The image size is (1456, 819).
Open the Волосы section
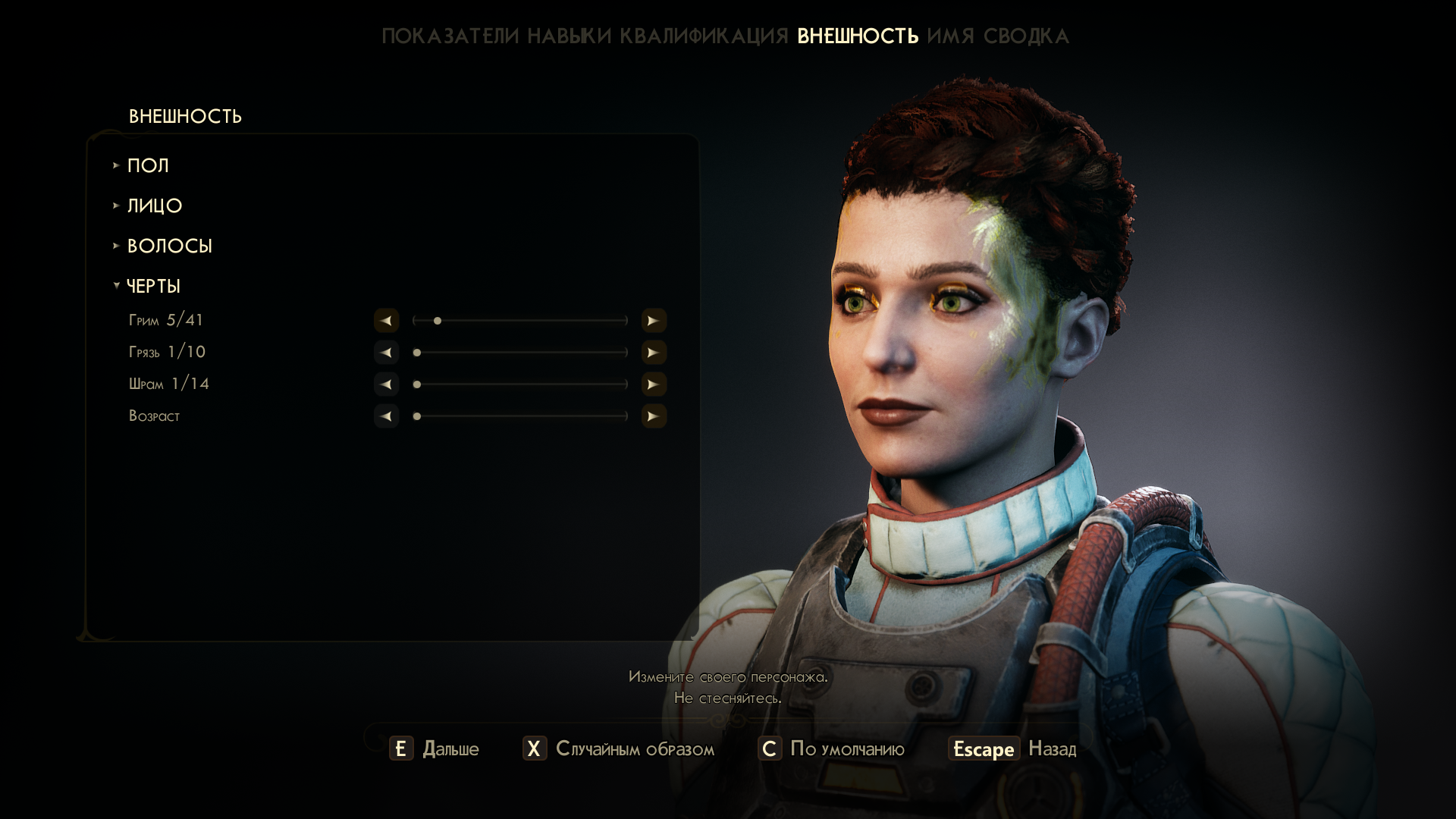169,246
